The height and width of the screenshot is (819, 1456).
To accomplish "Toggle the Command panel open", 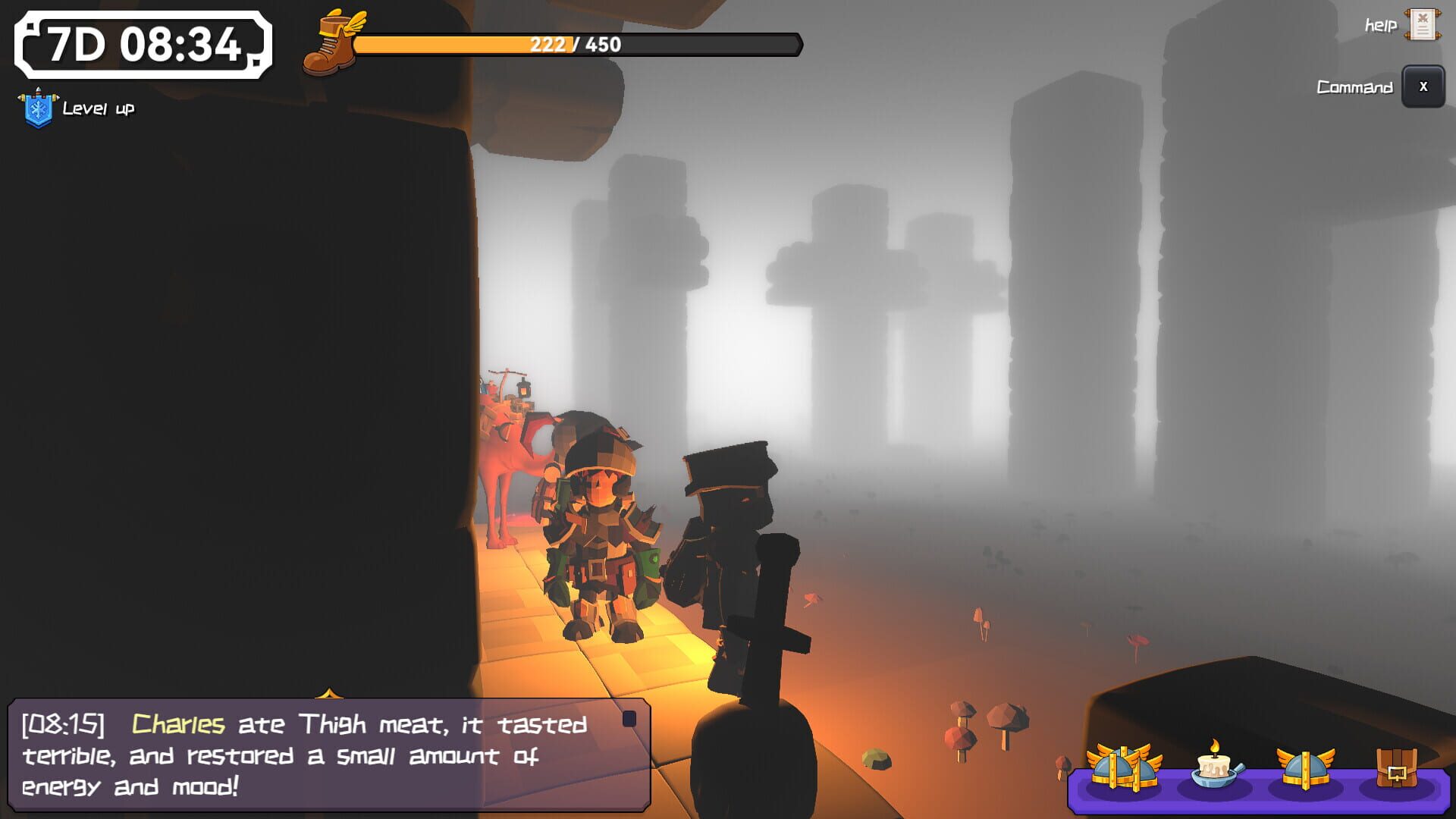I will click(1423, 86).
